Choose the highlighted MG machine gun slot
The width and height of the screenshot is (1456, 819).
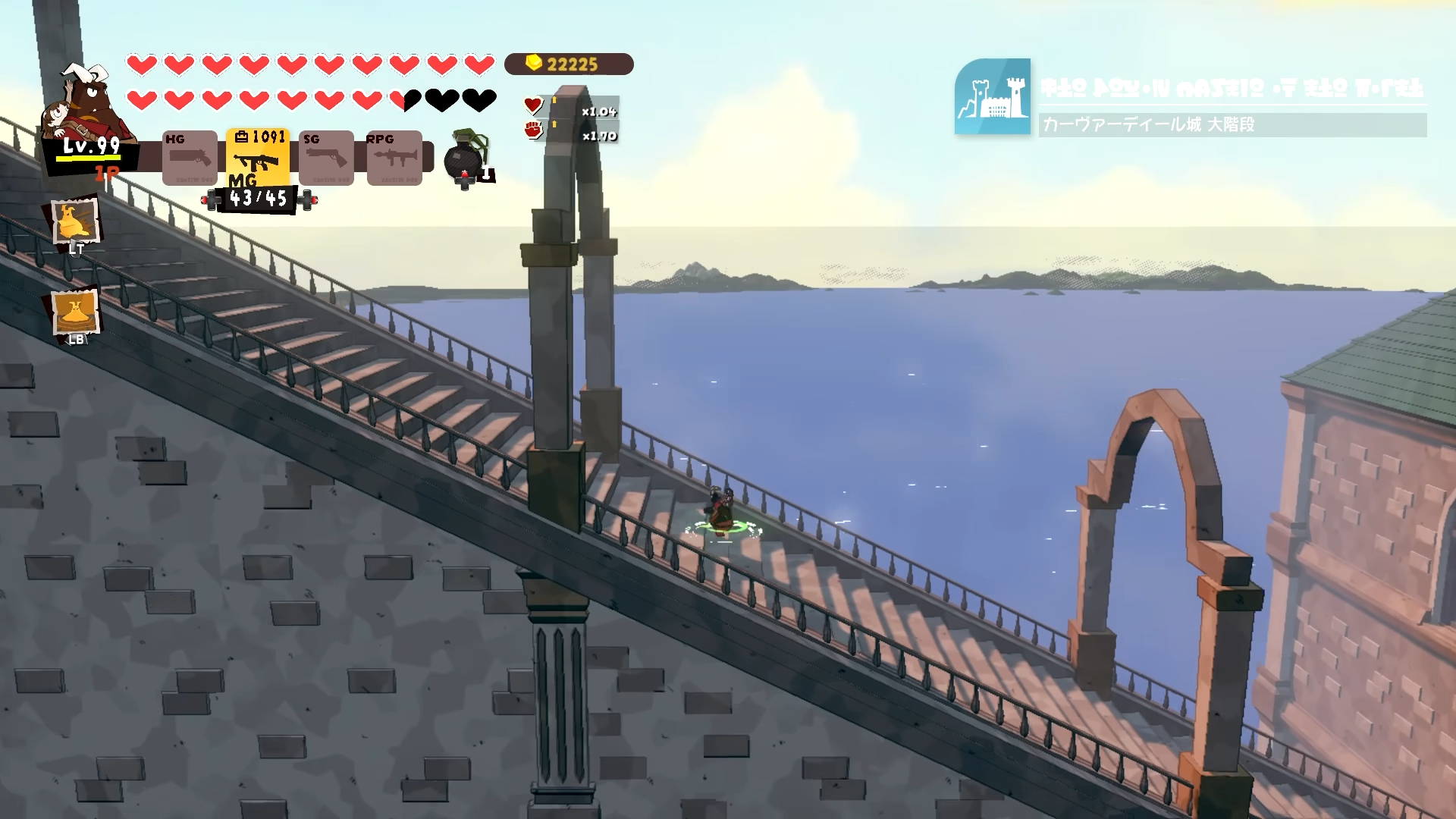(257, 158)
